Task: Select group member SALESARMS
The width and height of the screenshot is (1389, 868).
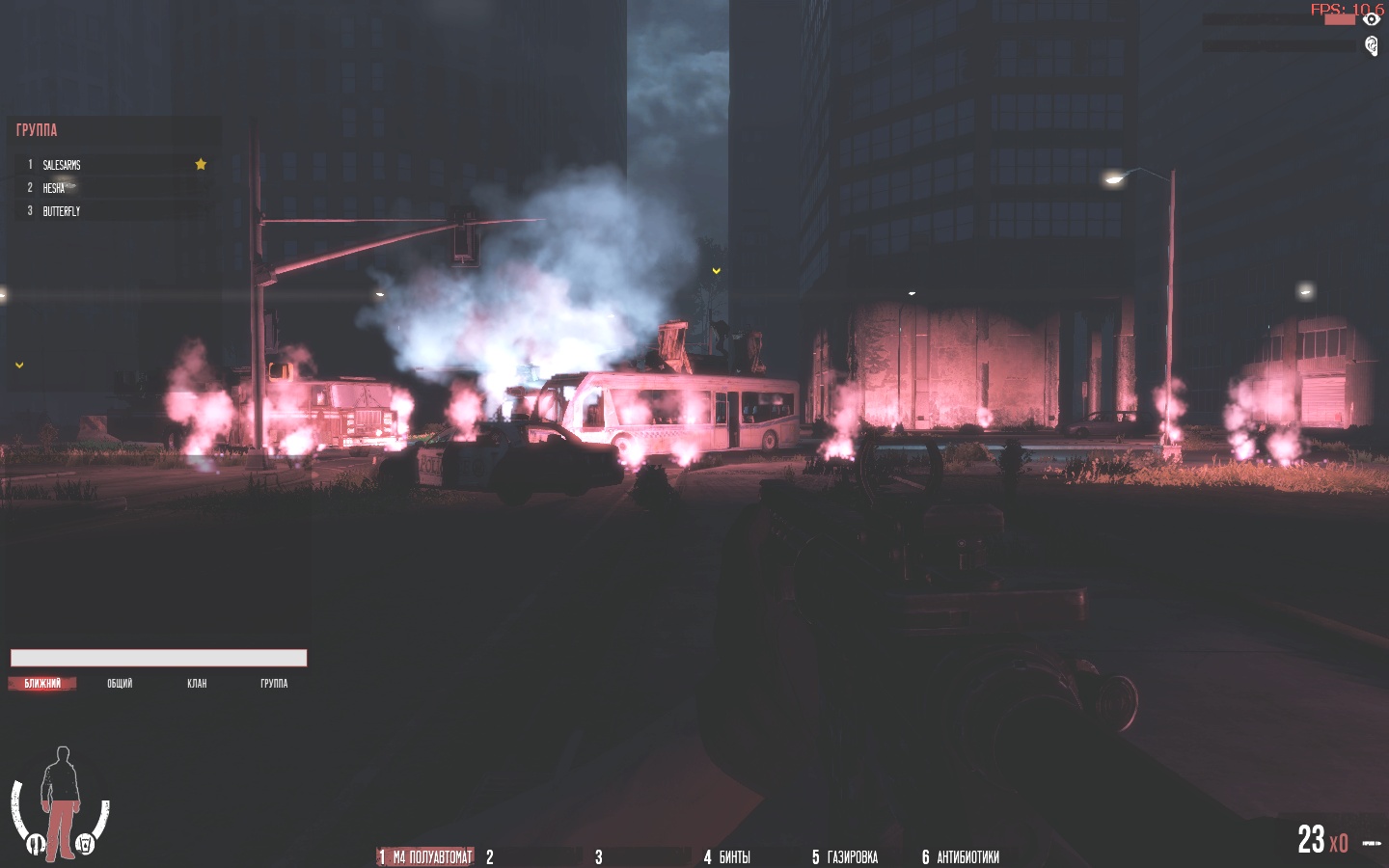Action: [63, 165]
